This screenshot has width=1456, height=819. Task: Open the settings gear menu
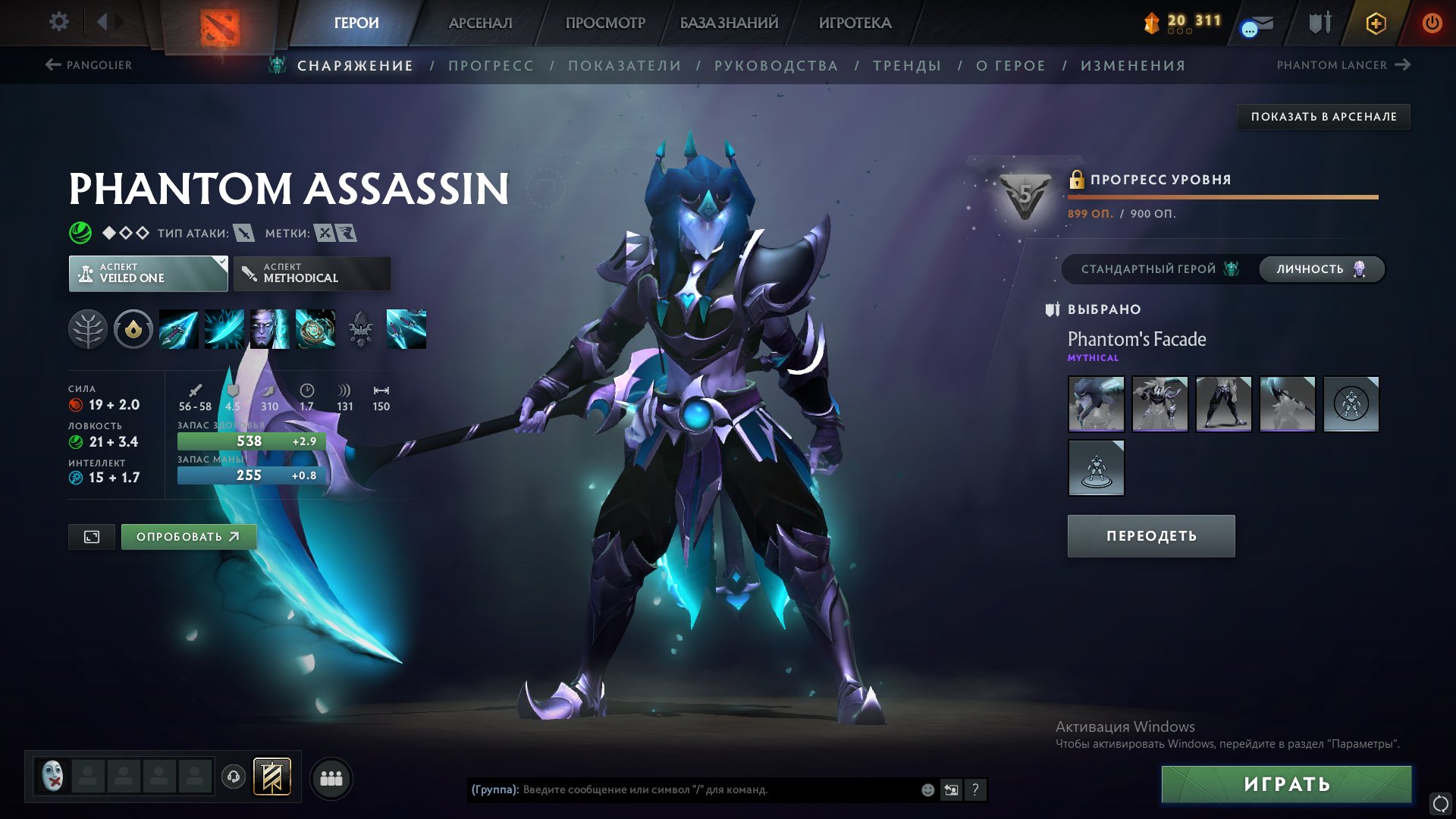coord(58,22)
